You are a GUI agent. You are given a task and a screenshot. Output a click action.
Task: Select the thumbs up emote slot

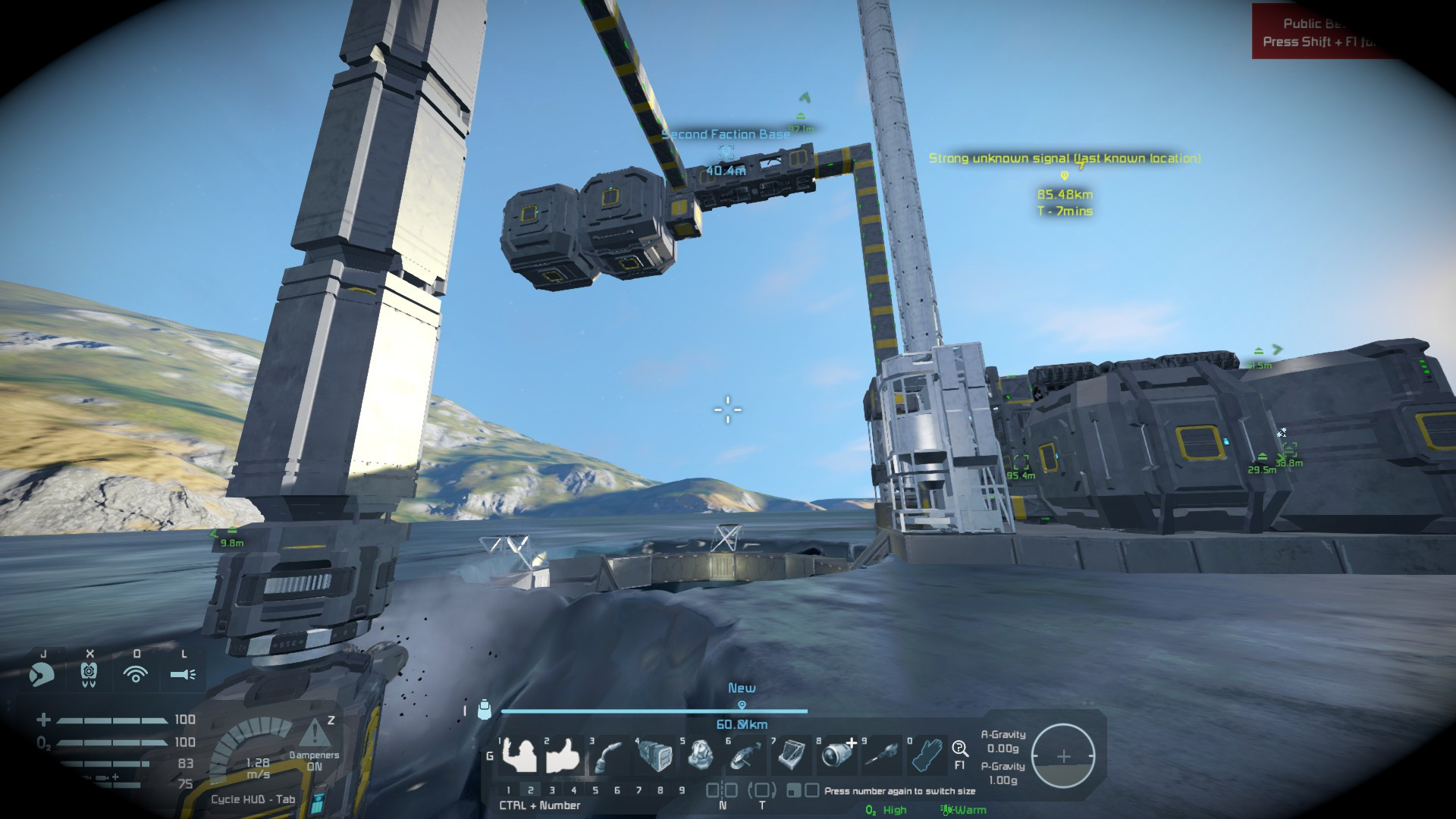tap(563, 755)
